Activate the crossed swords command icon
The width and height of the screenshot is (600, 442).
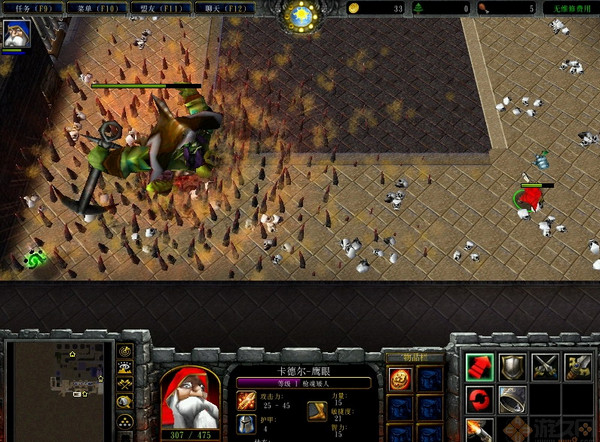pos(545,367)
